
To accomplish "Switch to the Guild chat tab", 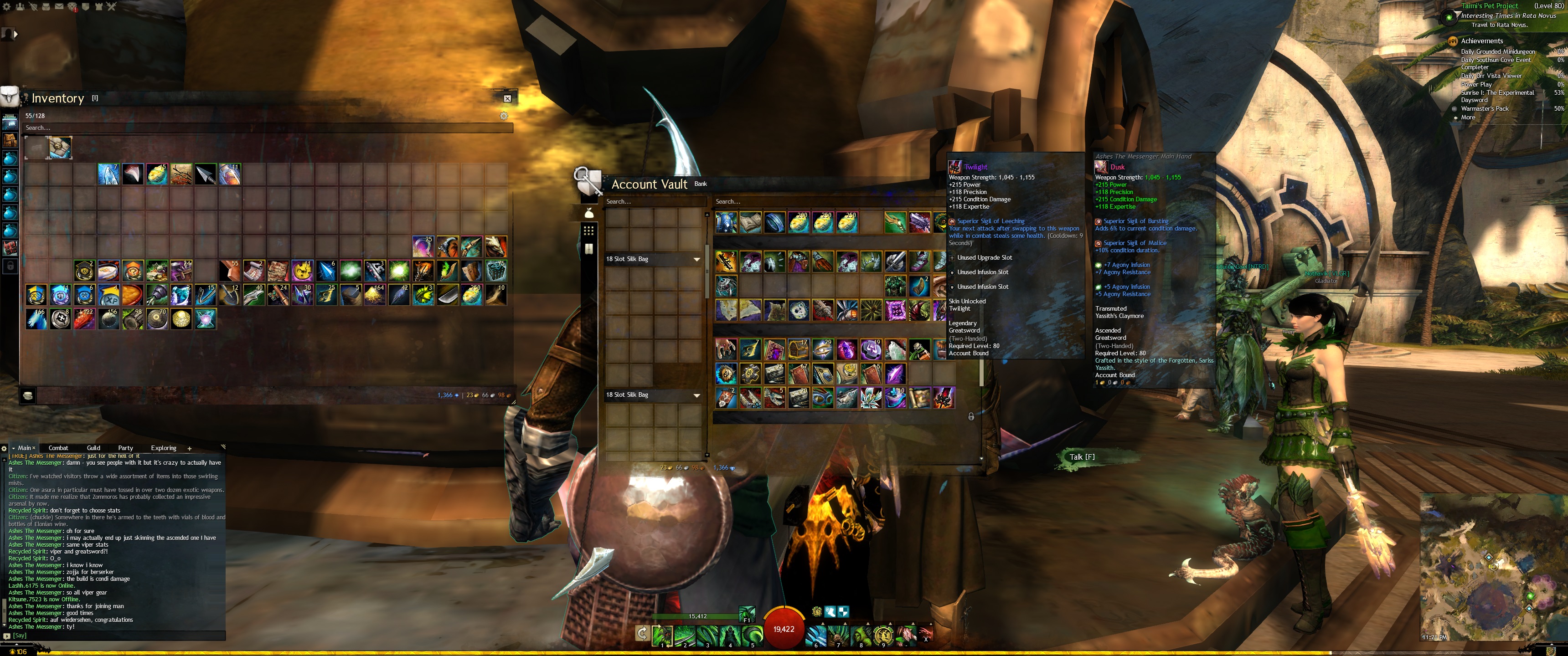I will click(93, 448).
